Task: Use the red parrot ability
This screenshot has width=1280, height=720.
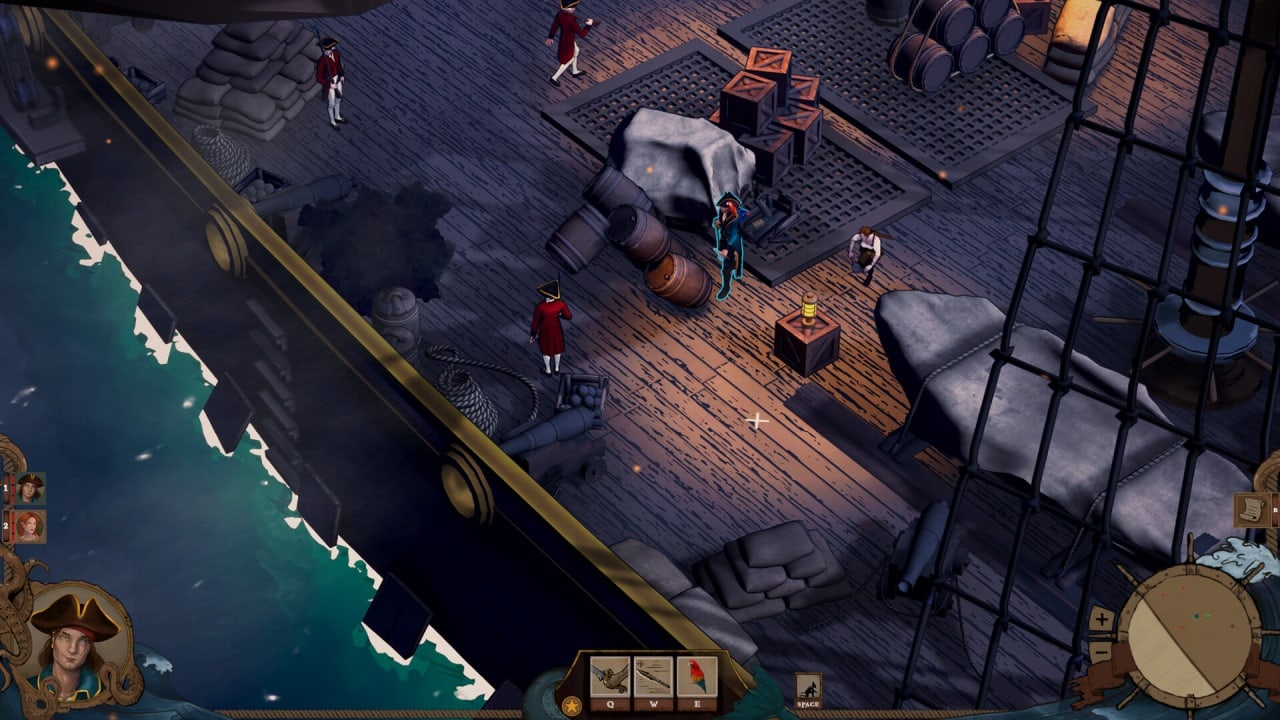Action: [x=696, y=676]
